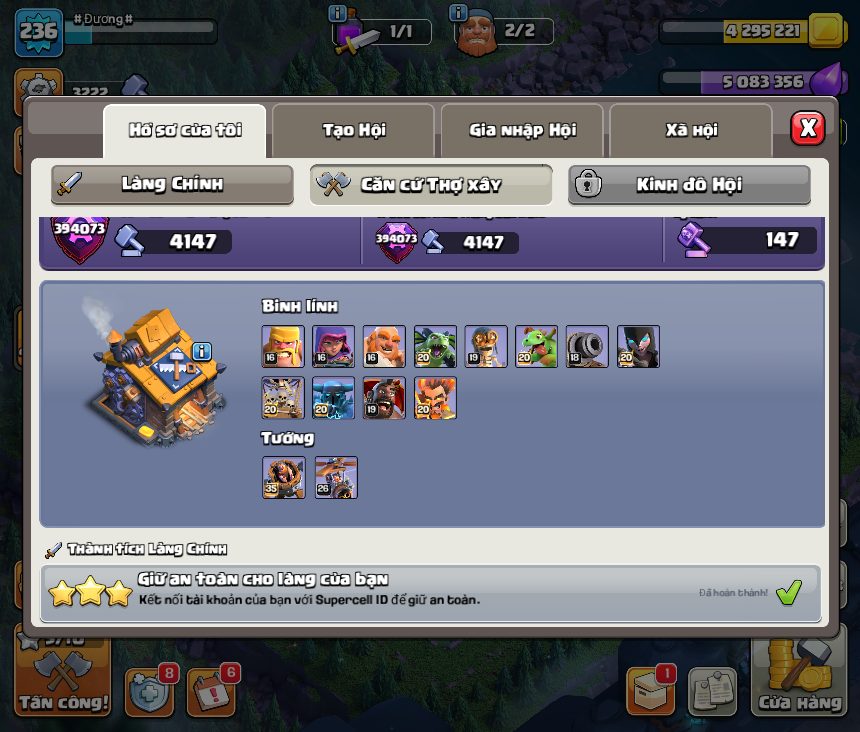Close the profile window with red X
The image size is (860, 732).
[808, 128]
